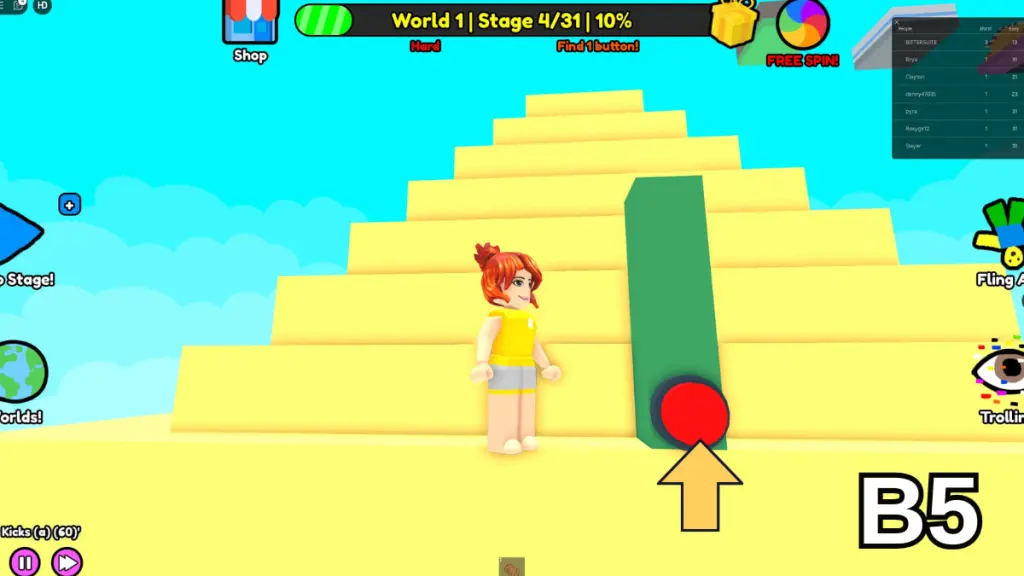Click the pink fast-forward button
The width and height of the screenshot is (1024, 576).
(x=67, y=562)
